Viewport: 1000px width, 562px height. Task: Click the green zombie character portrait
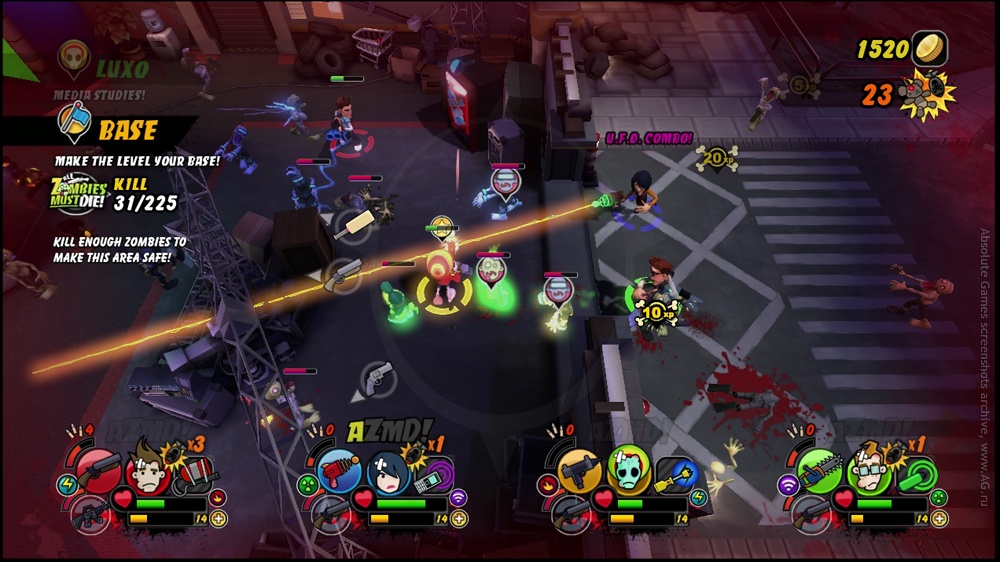[626, 467]
